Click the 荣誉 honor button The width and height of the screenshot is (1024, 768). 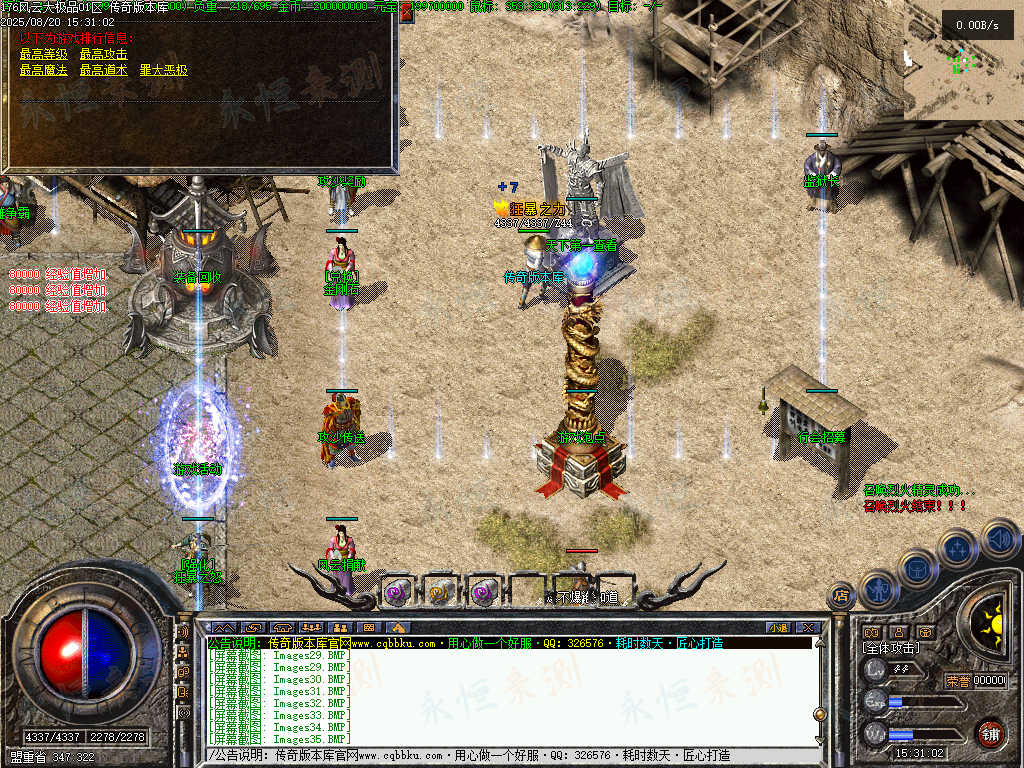[958, 681]
